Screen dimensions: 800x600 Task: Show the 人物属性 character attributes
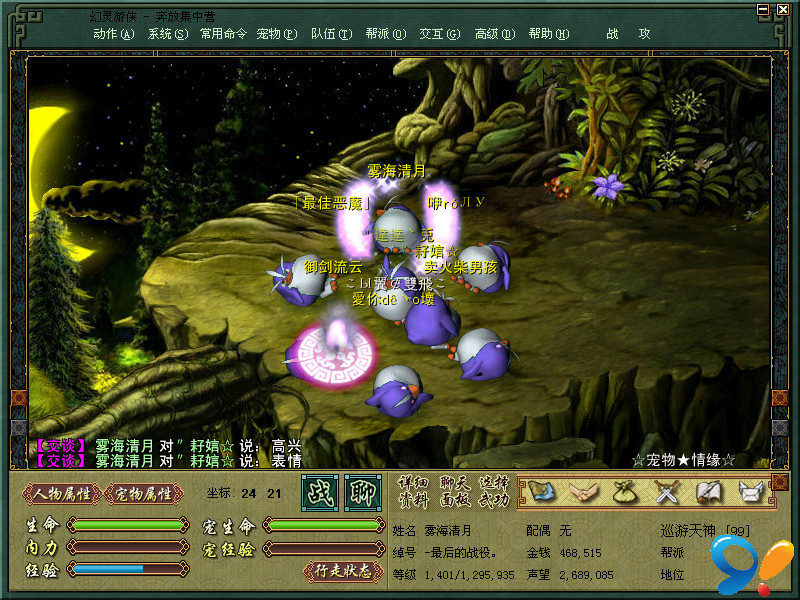[x=62, y=493]
